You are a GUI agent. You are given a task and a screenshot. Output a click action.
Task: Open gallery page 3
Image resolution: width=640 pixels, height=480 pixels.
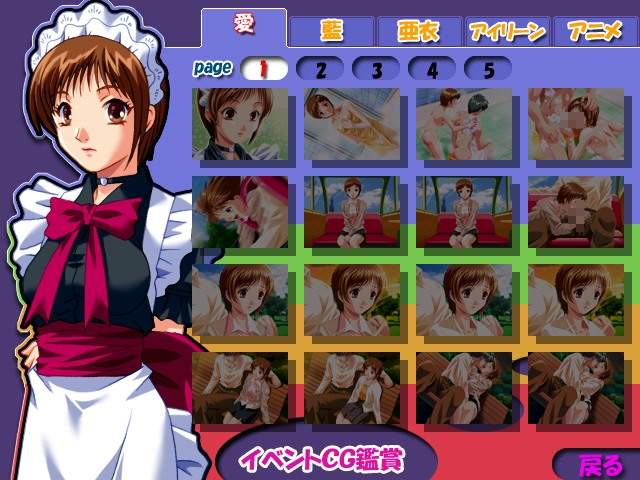point(376,69)
